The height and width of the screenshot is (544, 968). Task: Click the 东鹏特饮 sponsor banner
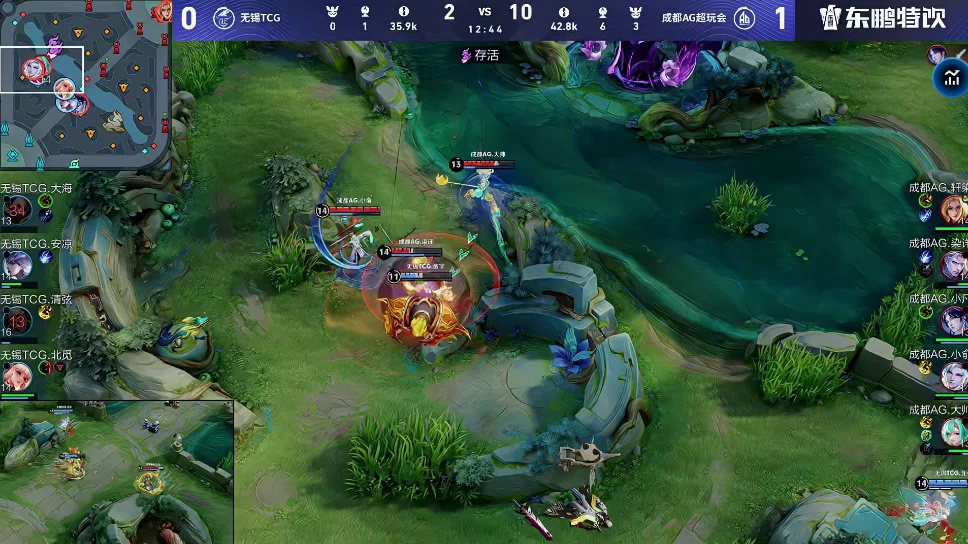point(881,18)
